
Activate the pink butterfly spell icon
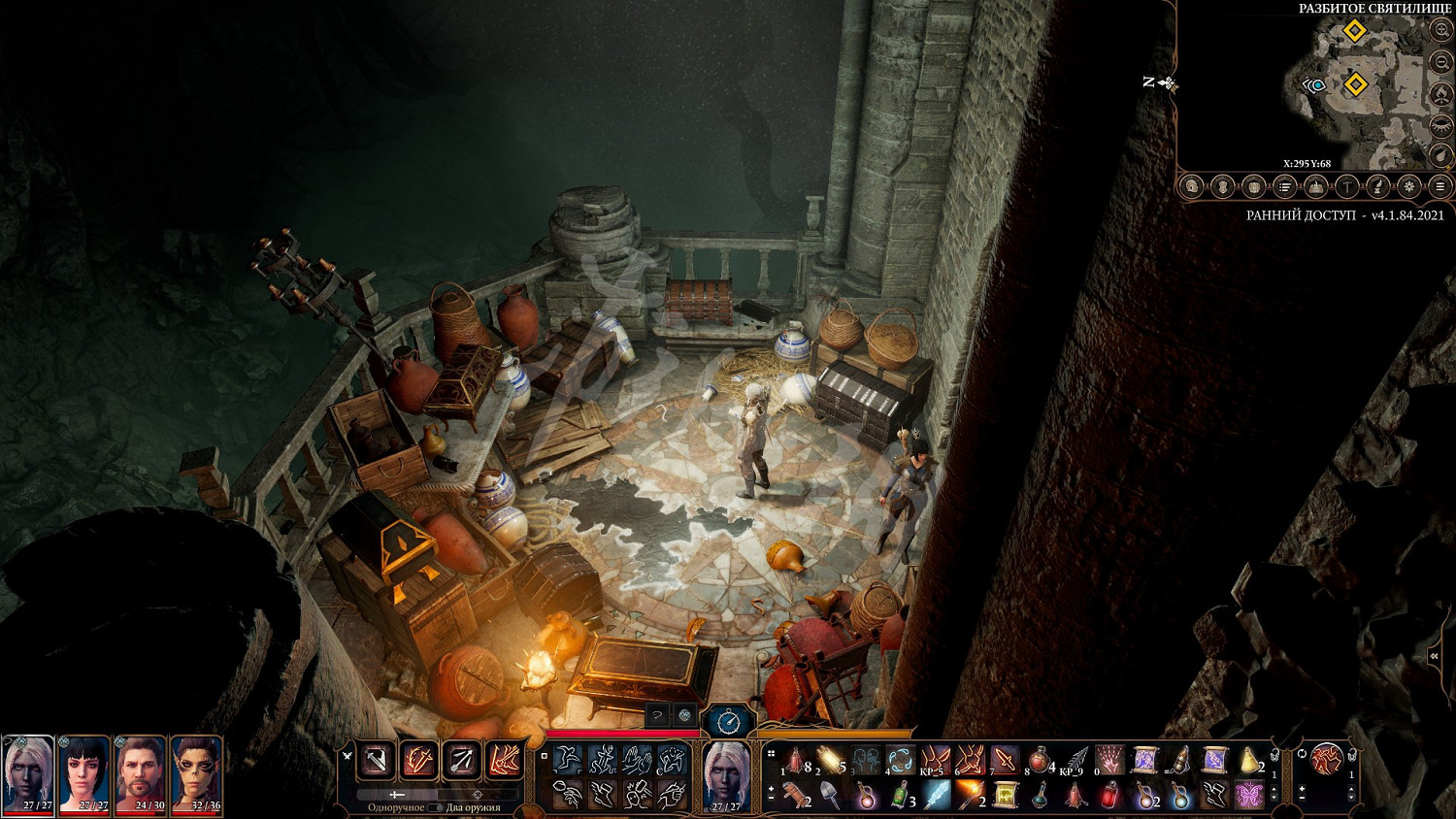pyautogui.click(x=1249, y=796)
